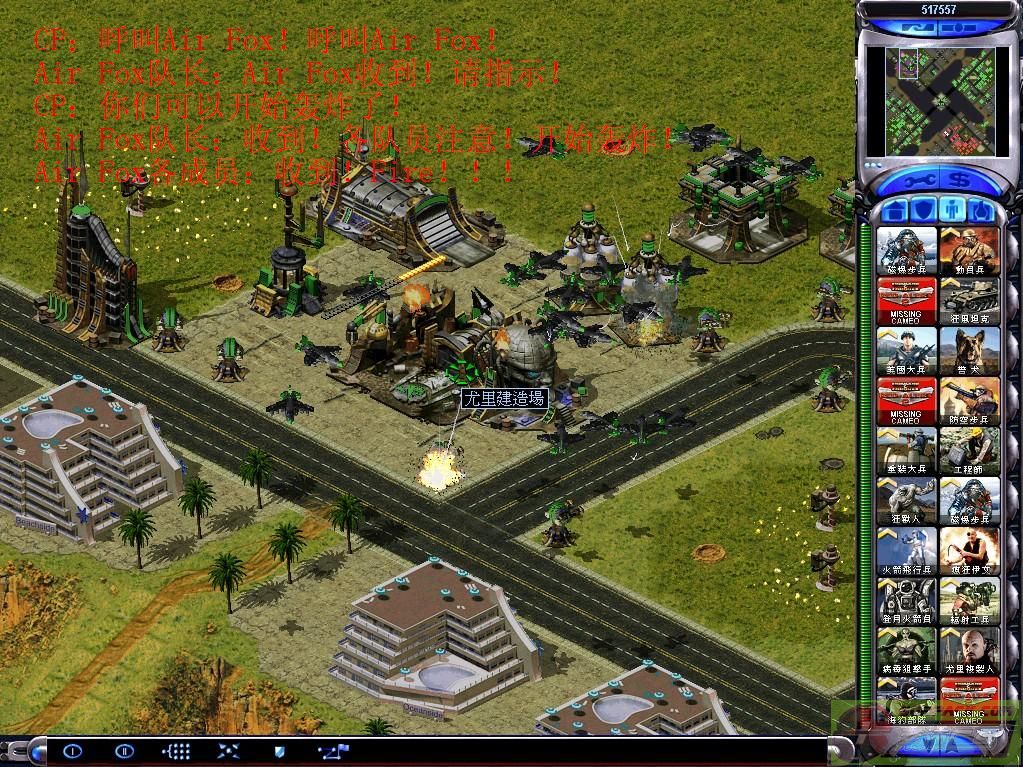Train a Rocketeer (火箭飛行兵)
This screenshot has width=1023, height=767.
[907, 550]
